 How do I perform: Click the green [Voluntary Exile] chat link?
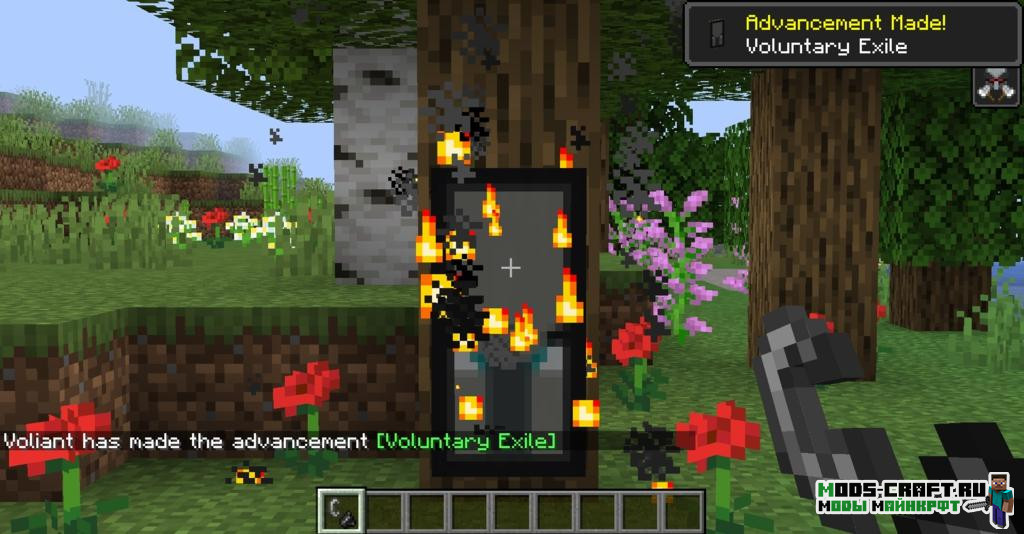469,440
